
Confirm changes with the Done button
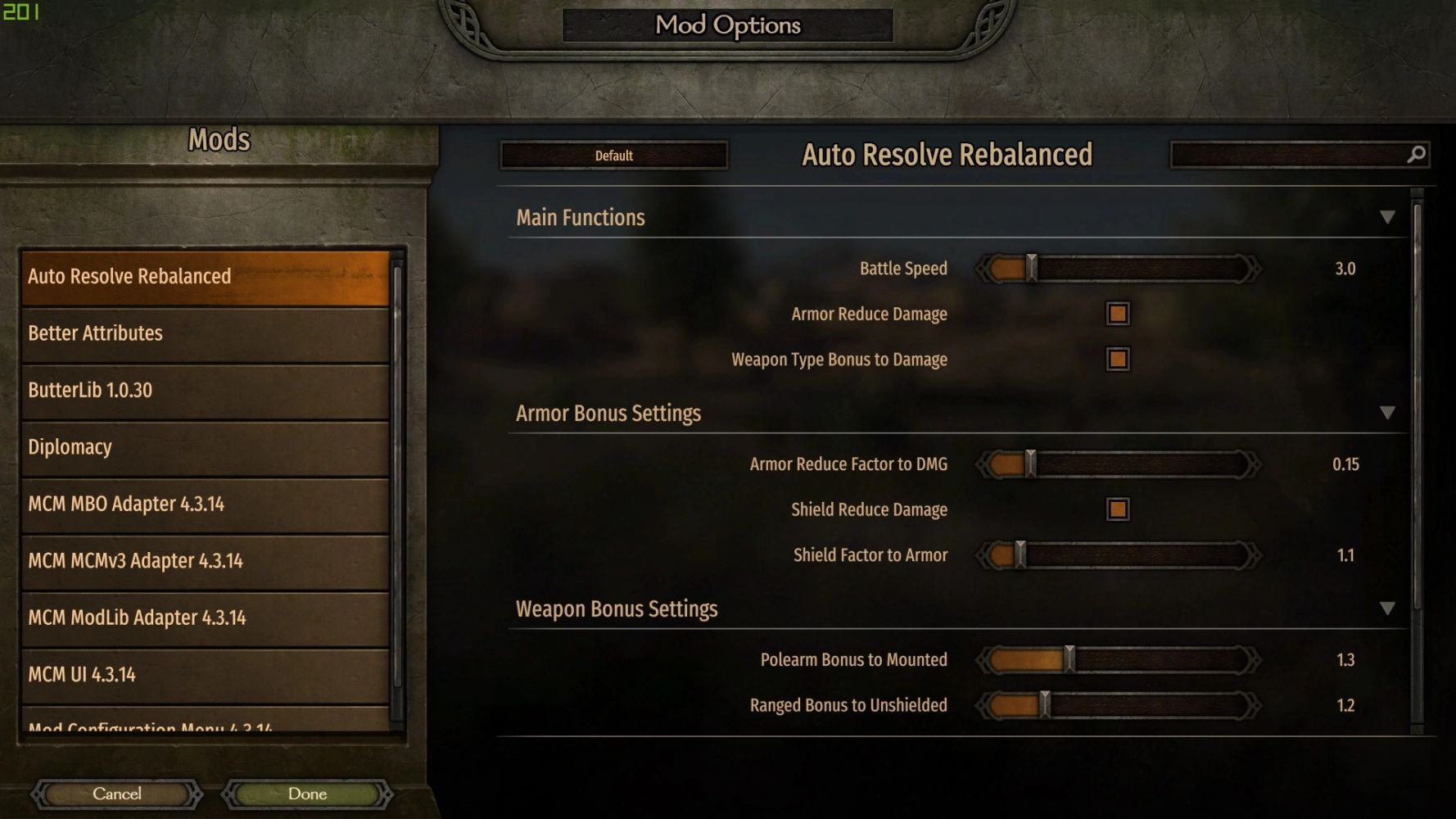click(307, 794)
